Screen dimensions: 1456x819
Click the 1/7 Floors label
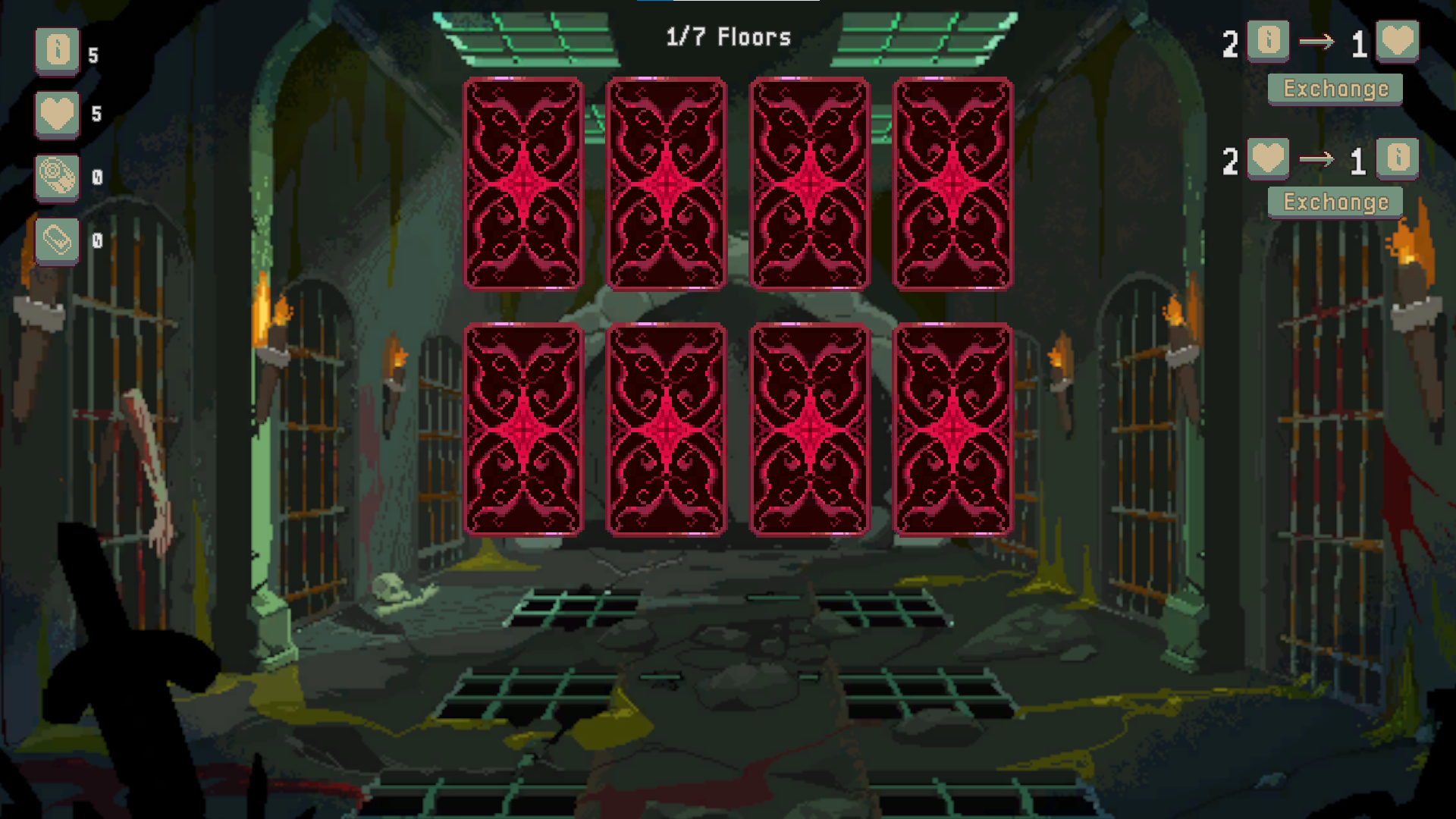729,36
